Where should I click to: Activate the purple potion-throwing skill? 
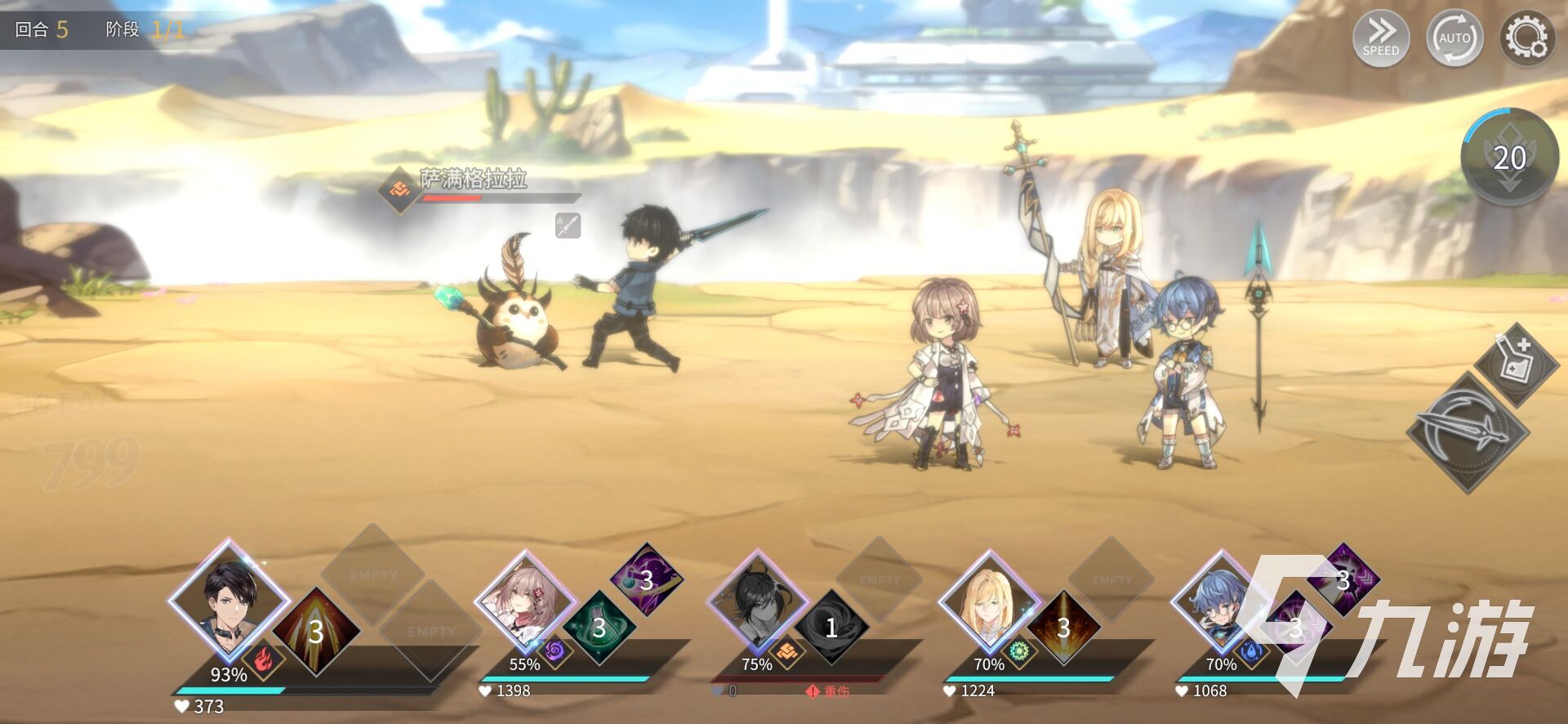[646, 579]
